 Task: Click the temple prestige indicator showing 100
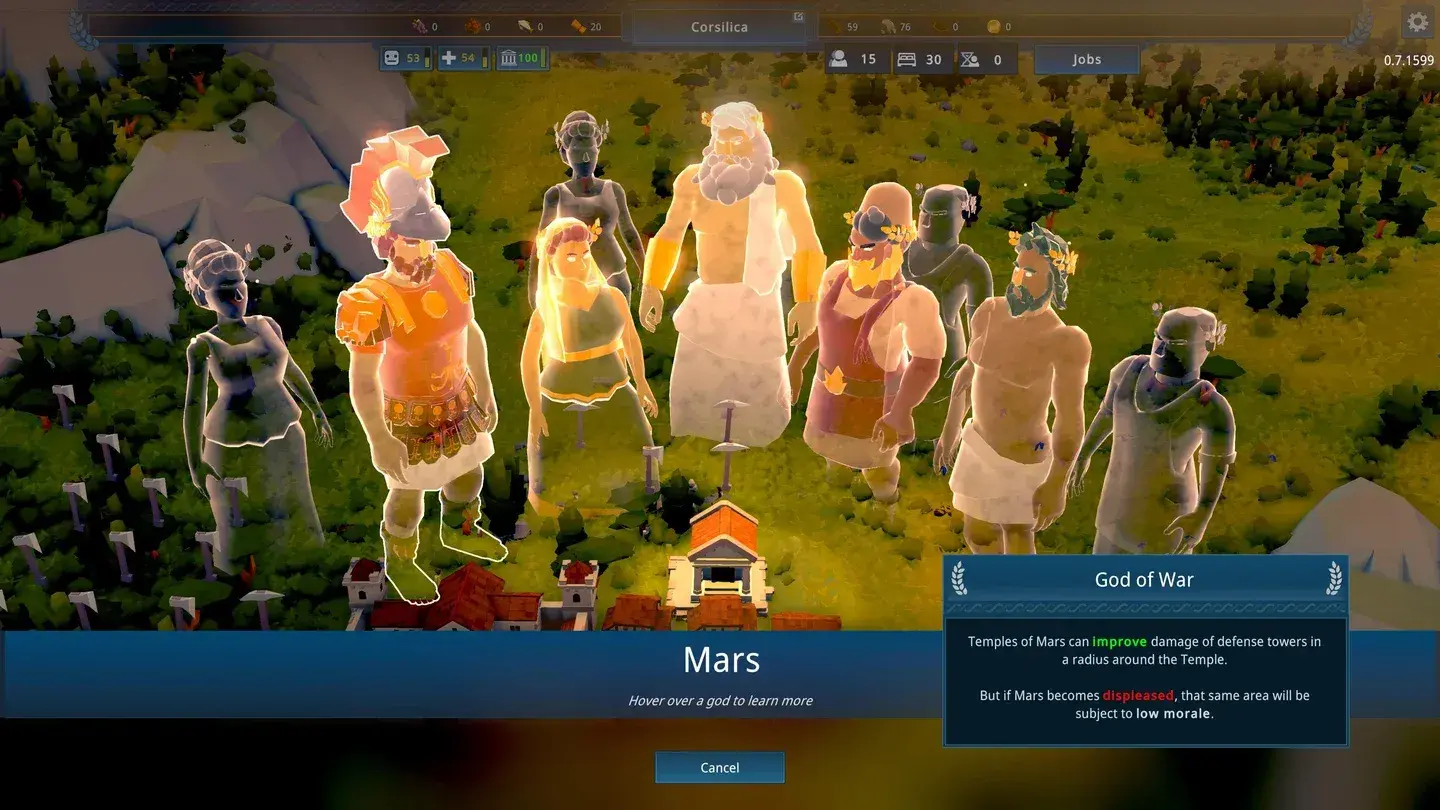tap(521, 58)
